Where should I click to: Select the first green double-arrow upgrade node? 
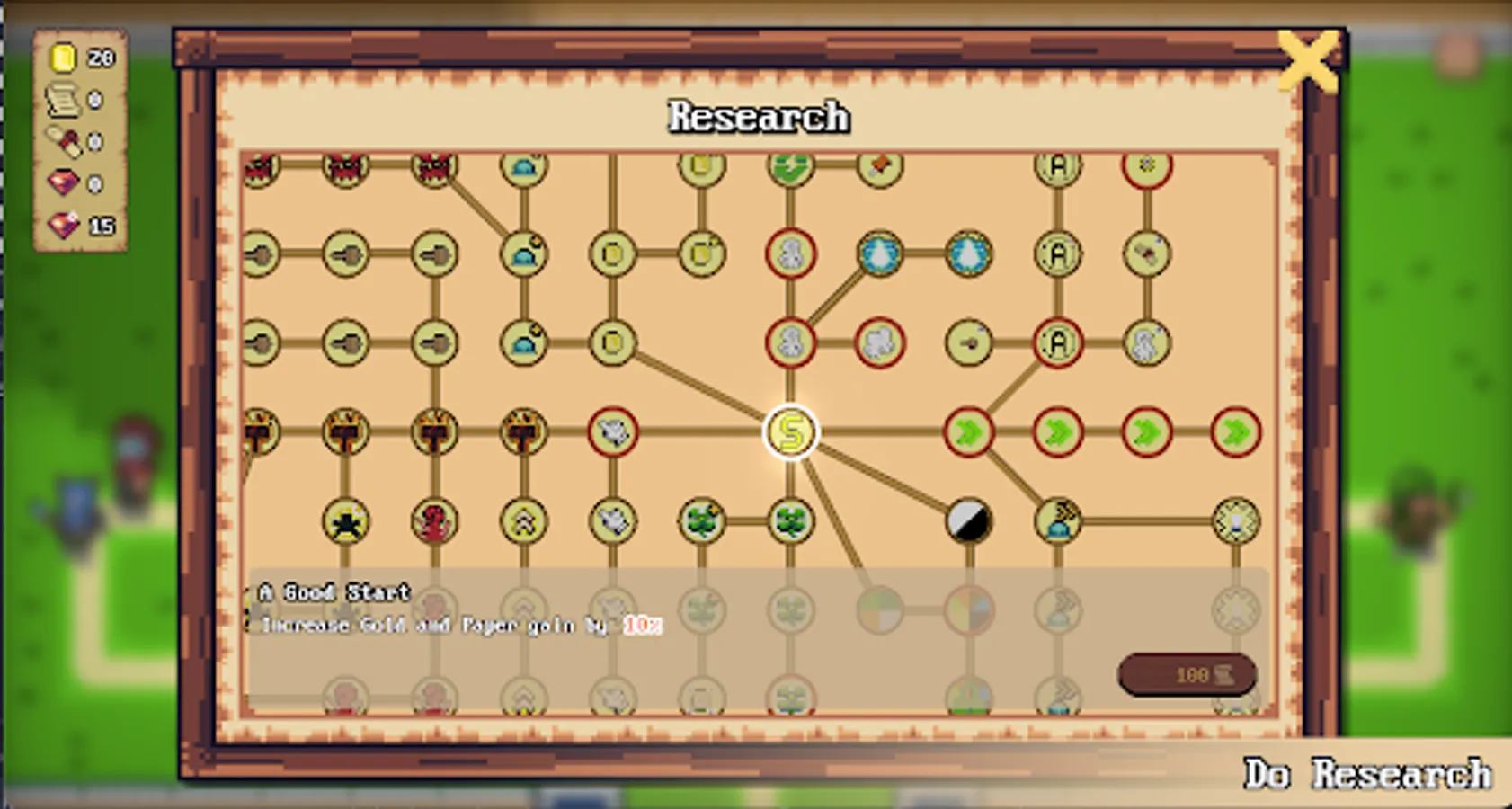point(969,432)
